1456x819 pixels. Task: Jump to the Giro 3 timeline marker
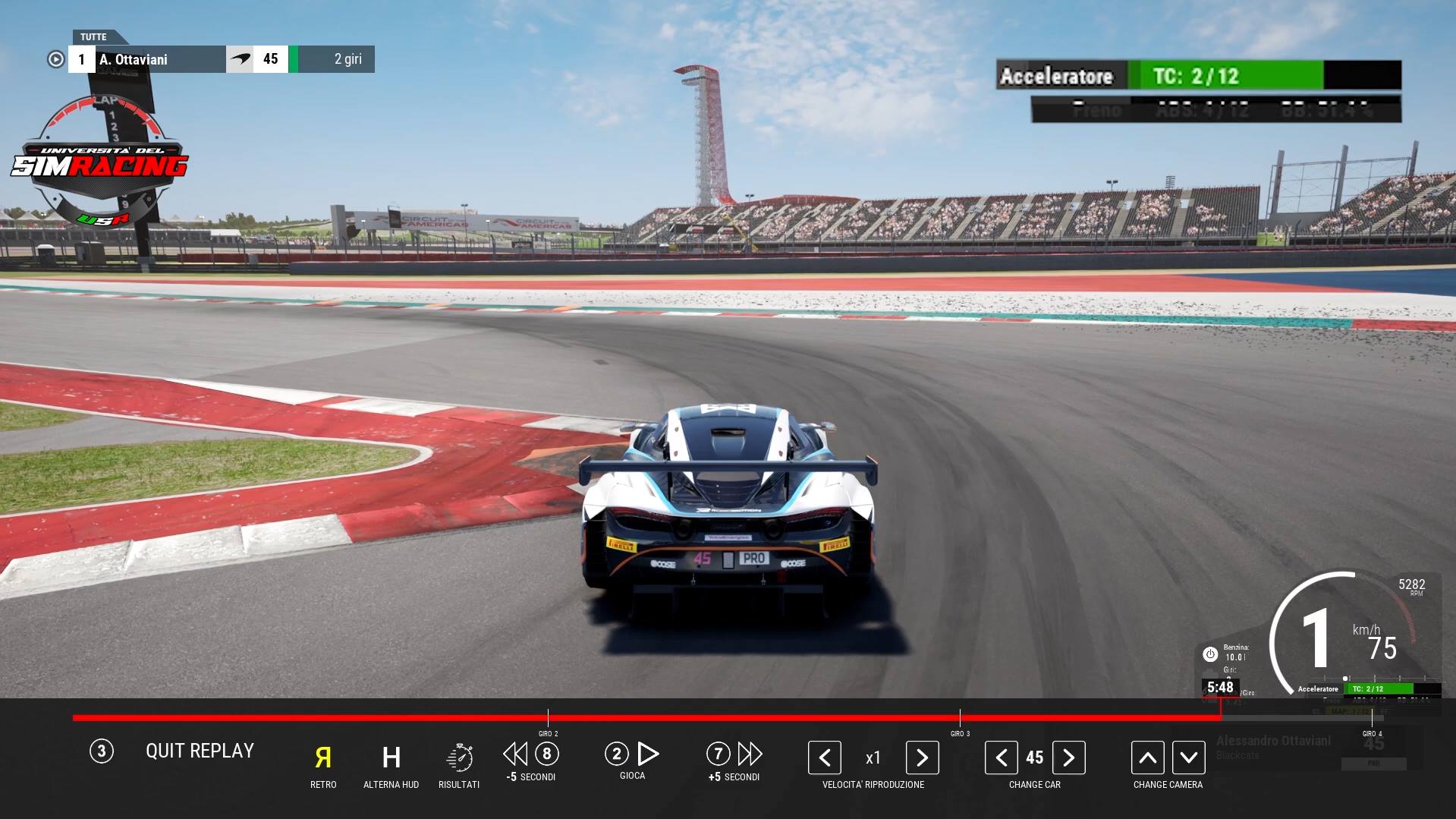point(960,718)
